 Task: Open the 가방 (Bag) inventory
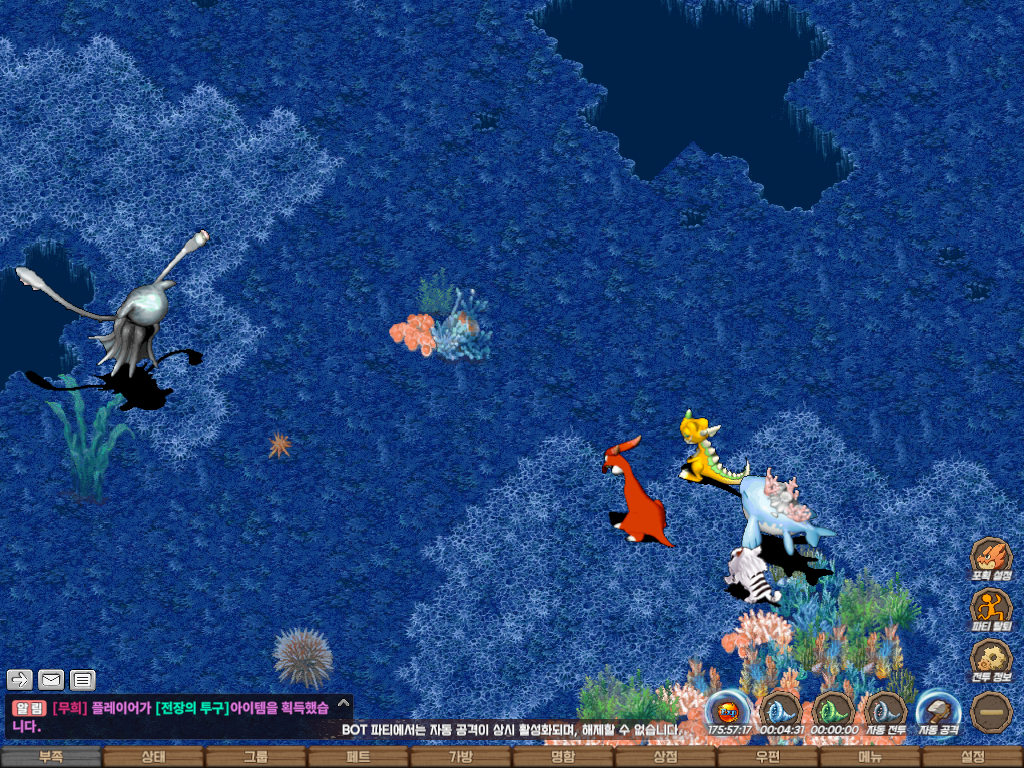click(x=461, y=757)
